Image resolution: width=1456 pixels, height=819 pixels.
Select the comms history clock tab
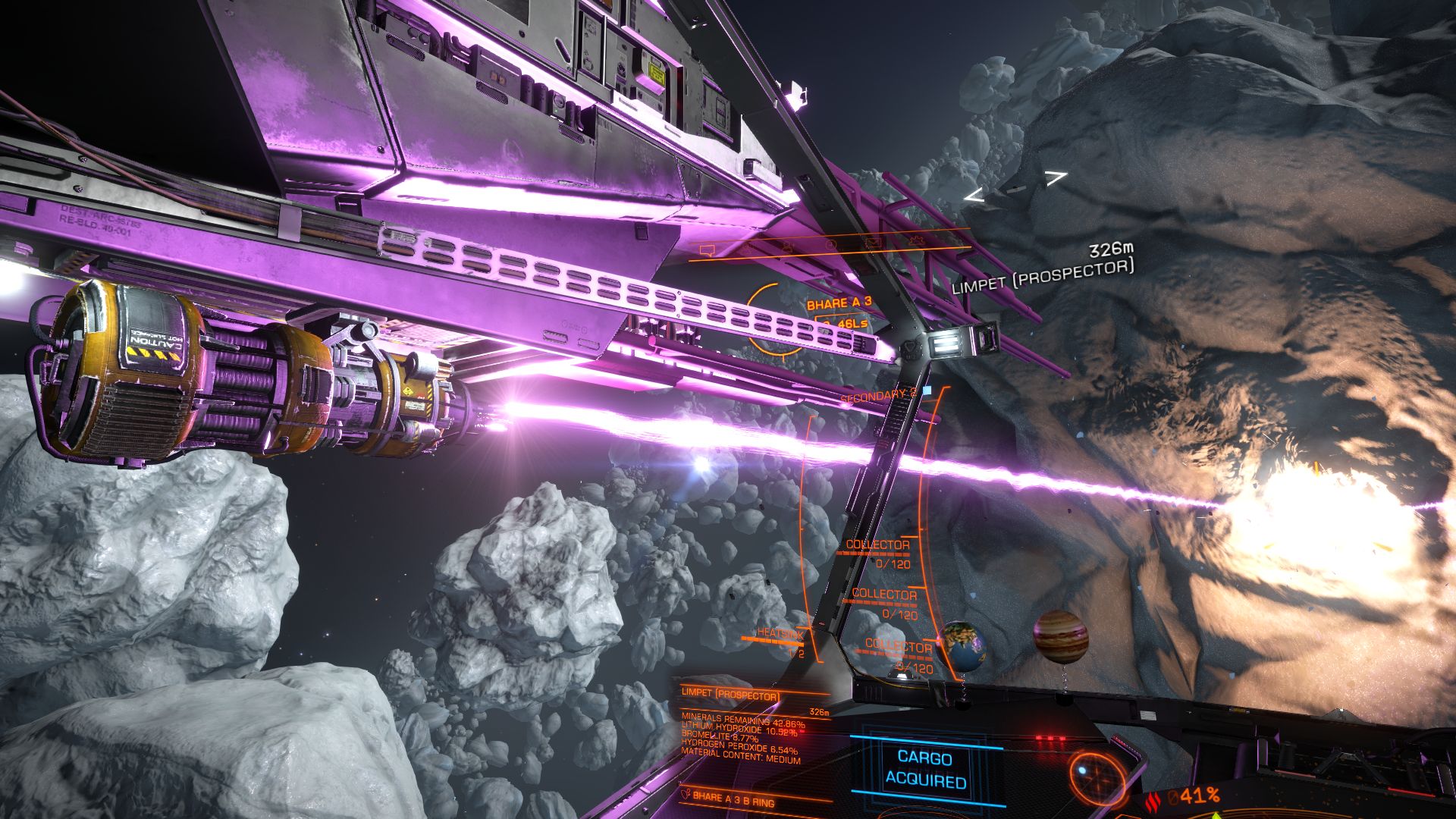coord(832,245)
